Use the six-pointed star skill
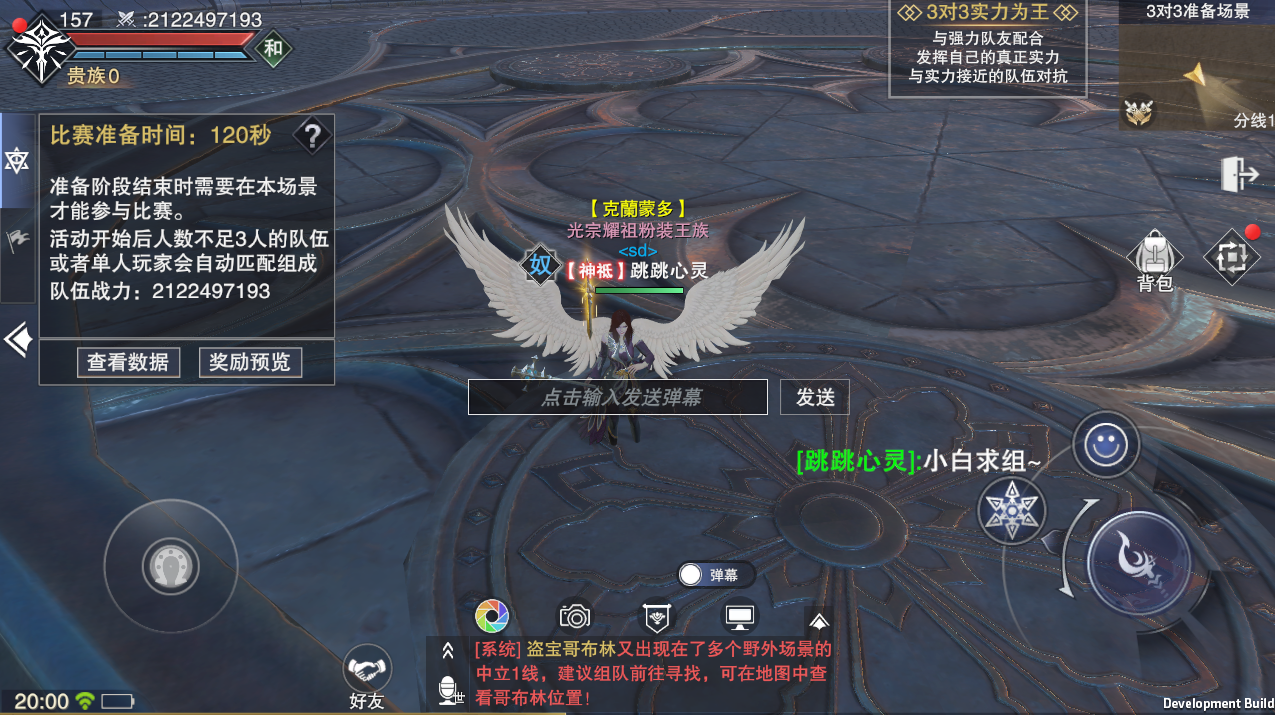Screen dimensions: 1275x715 (1012, 510)
